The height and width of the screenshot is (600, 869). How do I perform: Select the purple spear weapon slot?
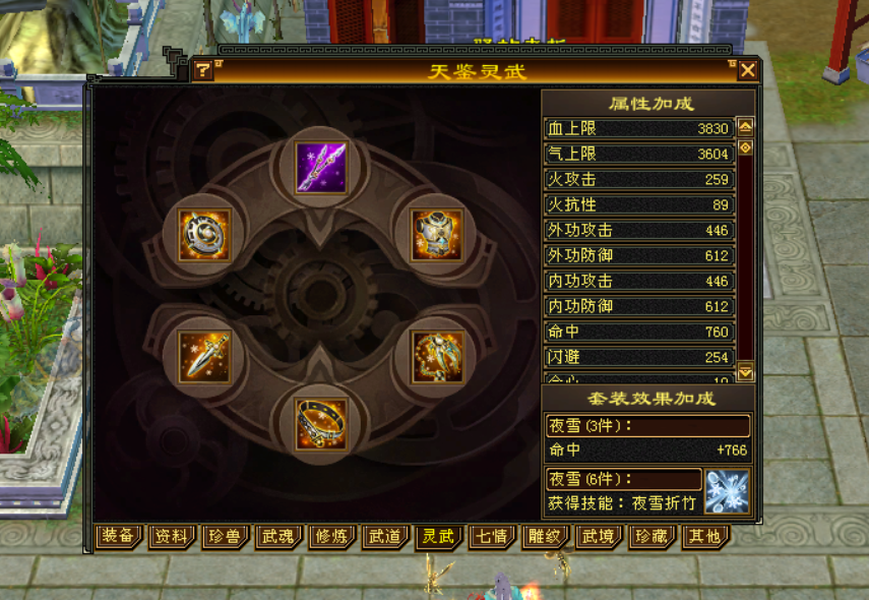pyautogui.click(x=321, y=167)
